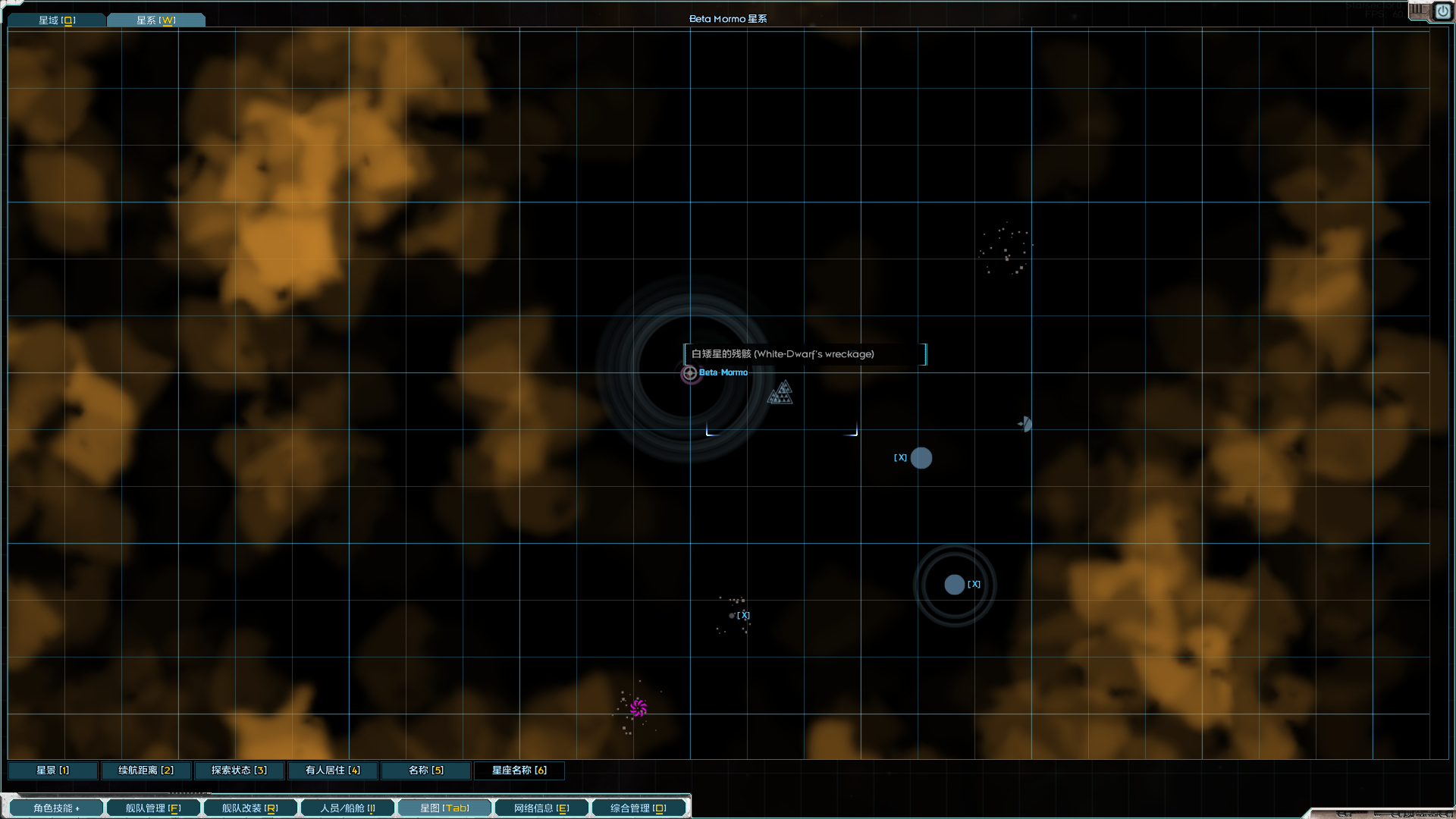Select the derelict ship icon on the right

pyautogui.click(x=1025, y=425)
